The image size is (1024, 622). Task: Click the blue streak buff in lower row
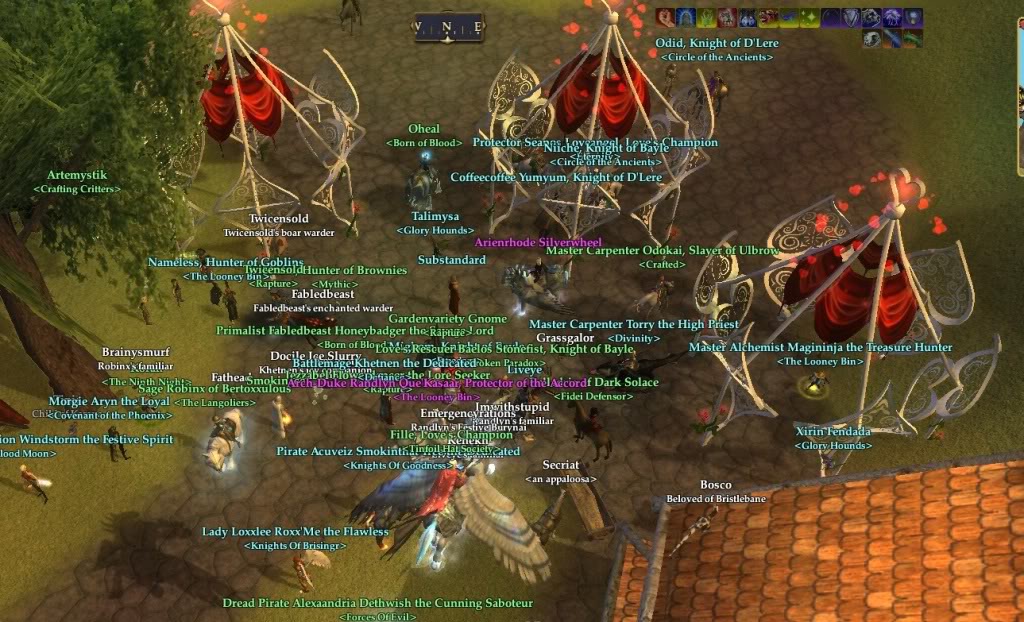click(x=892, y=38)
